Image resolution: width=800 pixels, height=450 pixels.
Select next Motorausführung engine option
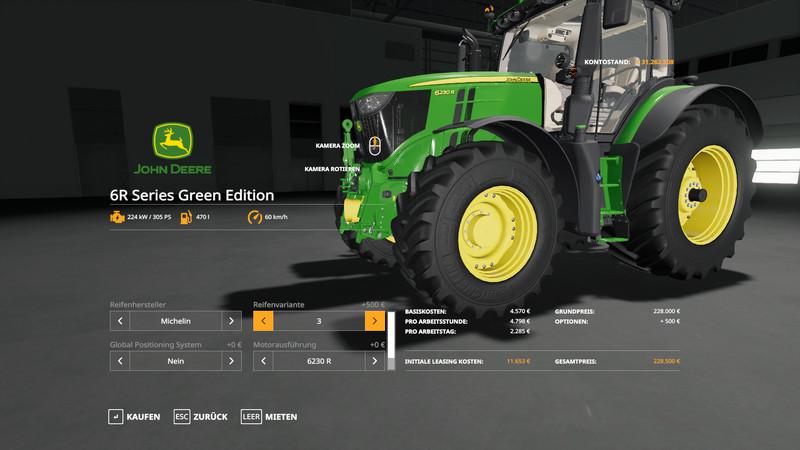pyautogui.click(x=375, y=361)
